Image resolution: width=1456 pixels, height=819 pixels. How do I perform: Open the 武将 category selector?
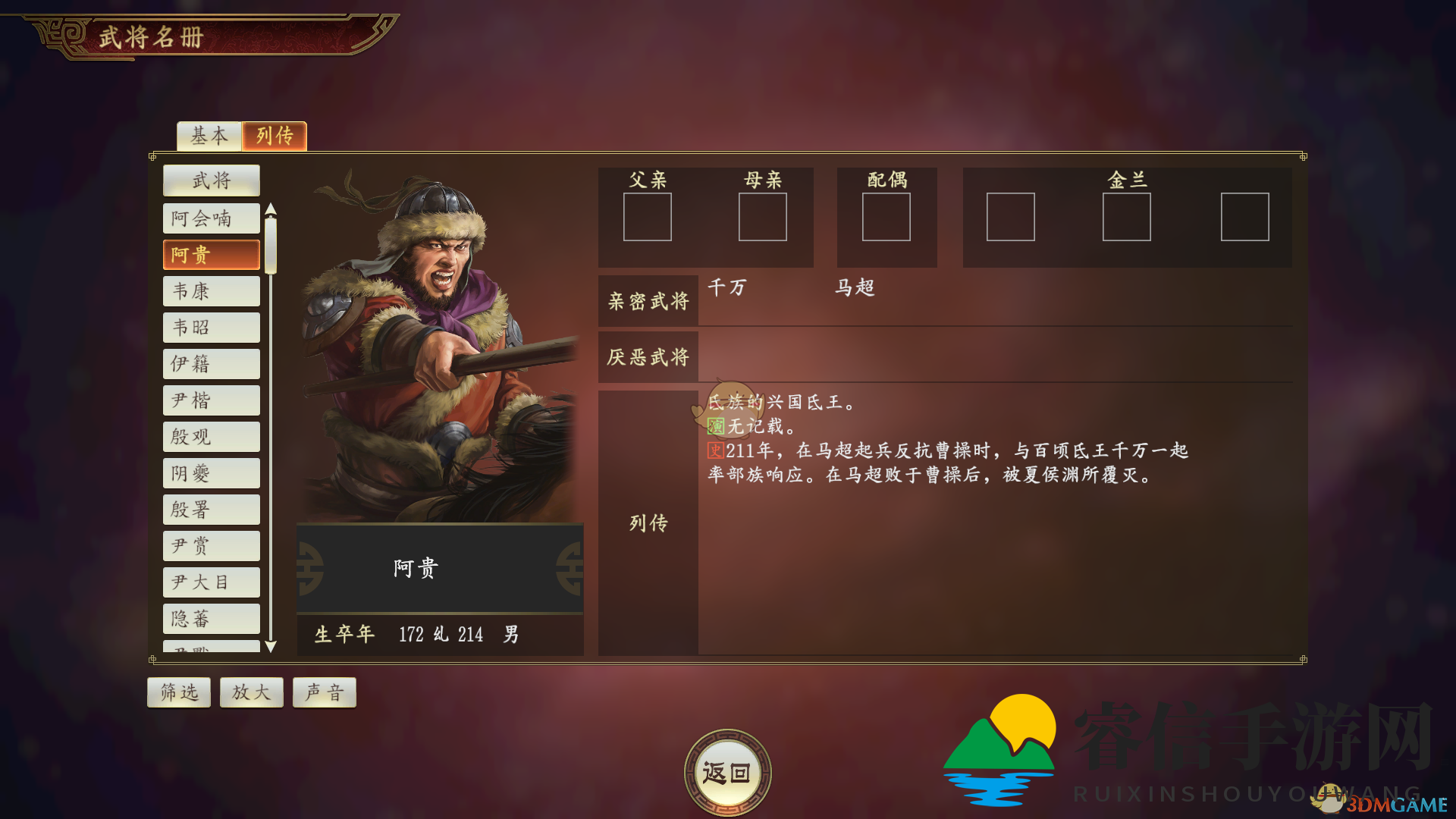coord(211,180)
